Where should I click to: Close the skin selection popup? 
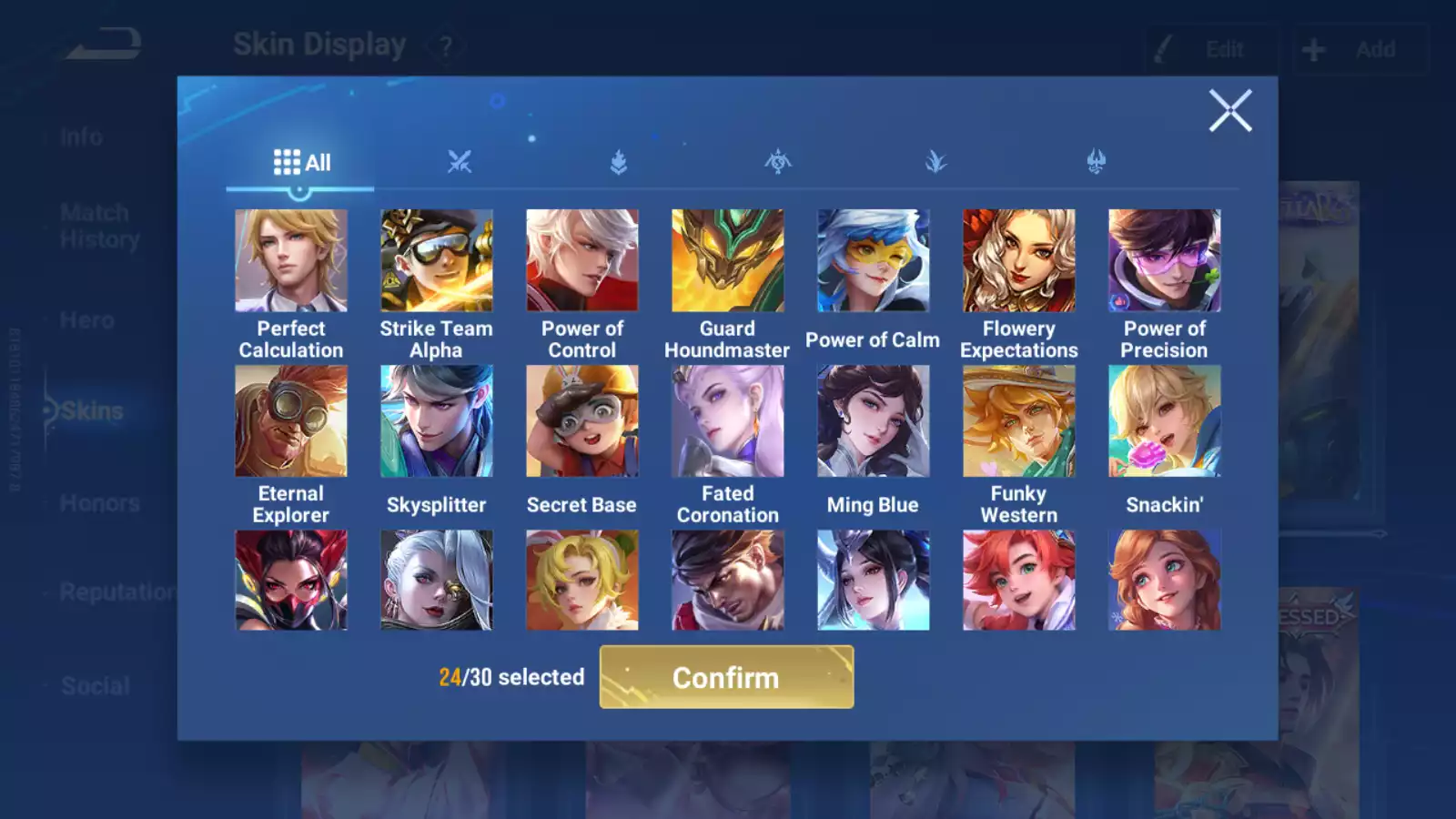[1230, 111]
